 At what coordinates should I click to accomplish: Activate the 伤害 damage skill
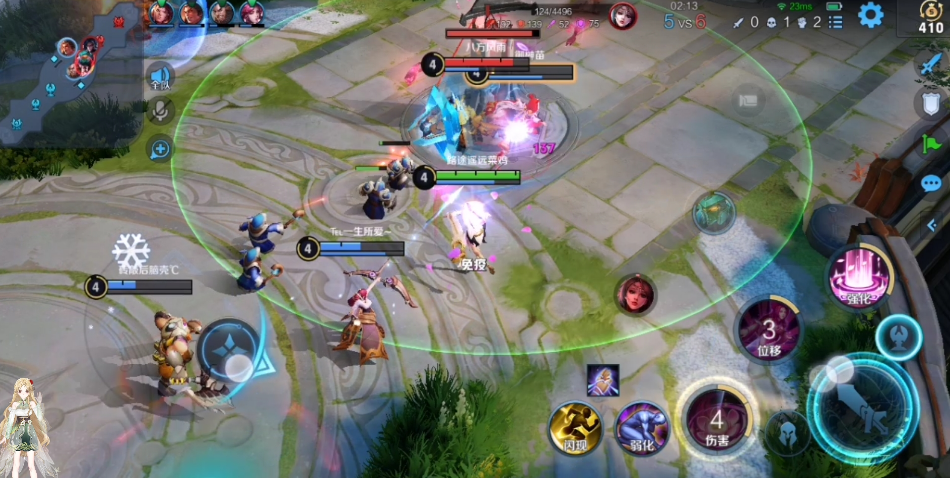click(x=716, y=420)
